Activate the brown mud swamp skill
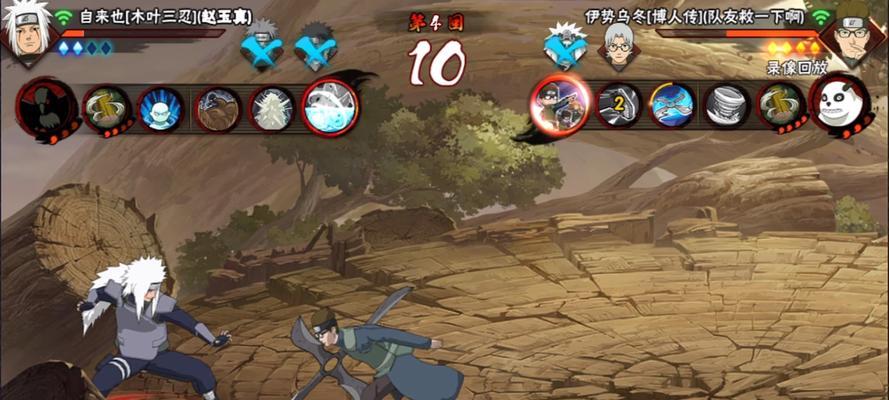 pos(214,106)
